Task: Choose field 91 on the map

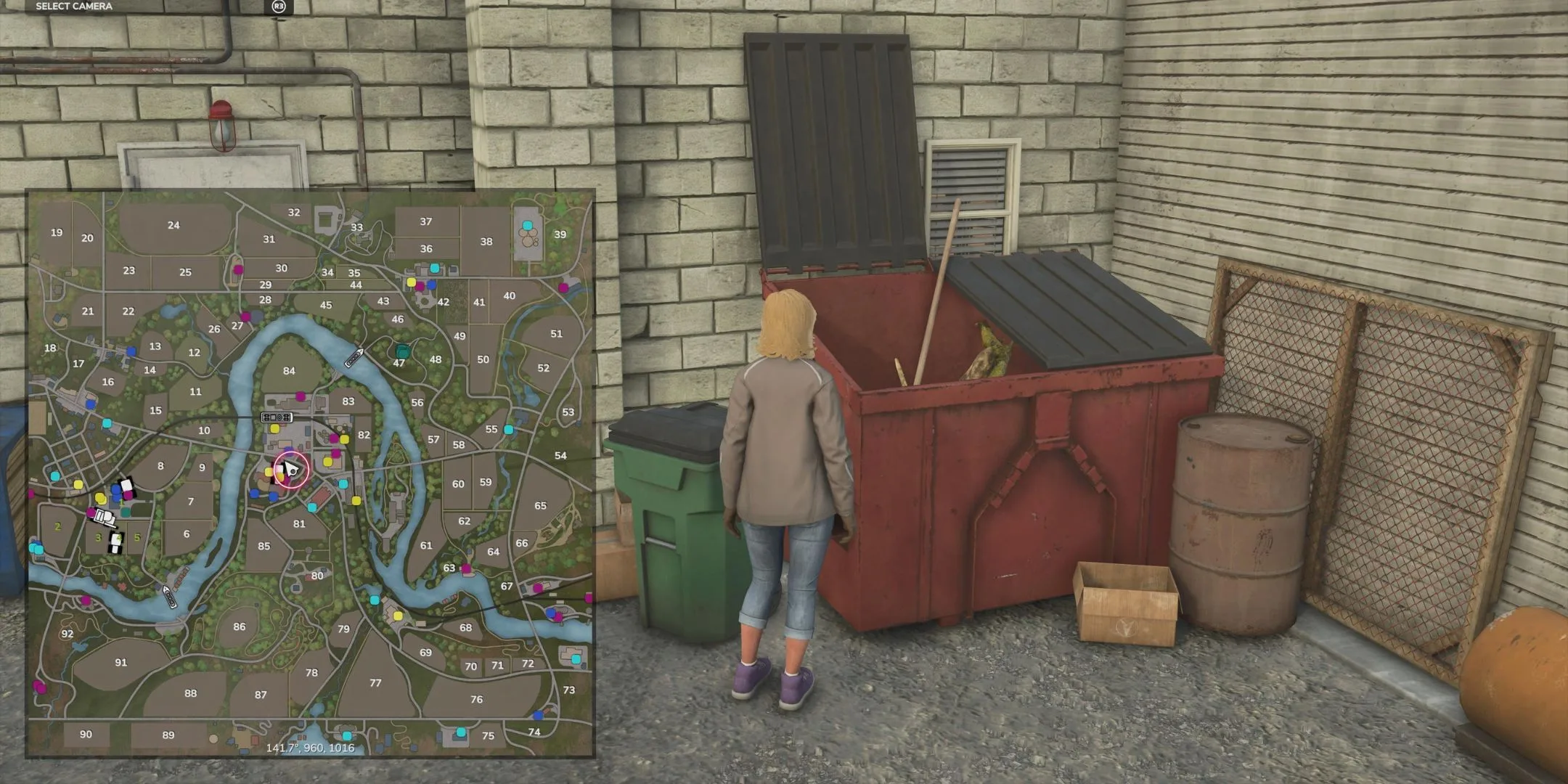Action: click(x=121, y=662)
